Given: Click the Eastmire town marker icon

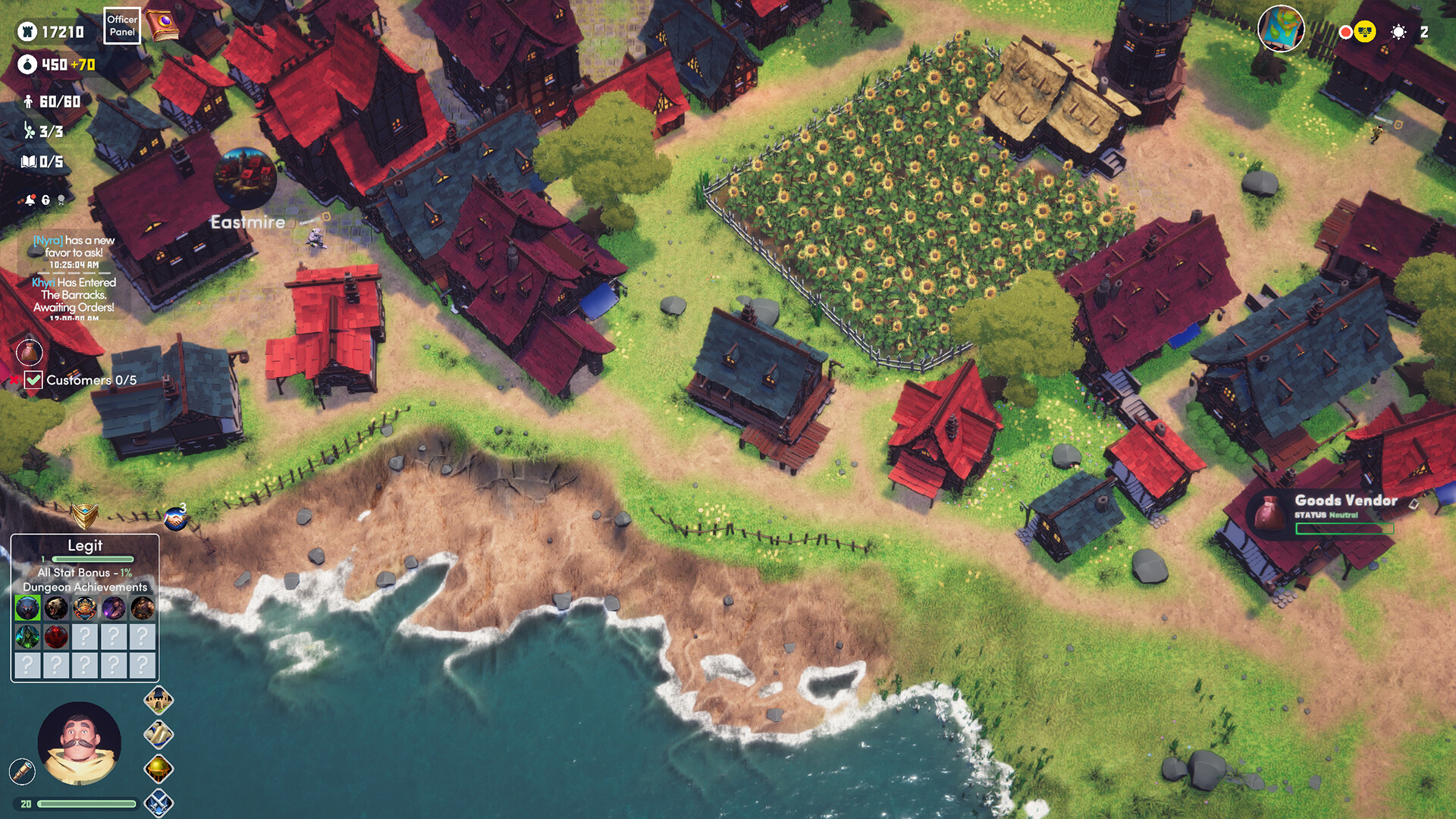Looking at the screenshot, I should pos(246,176).
